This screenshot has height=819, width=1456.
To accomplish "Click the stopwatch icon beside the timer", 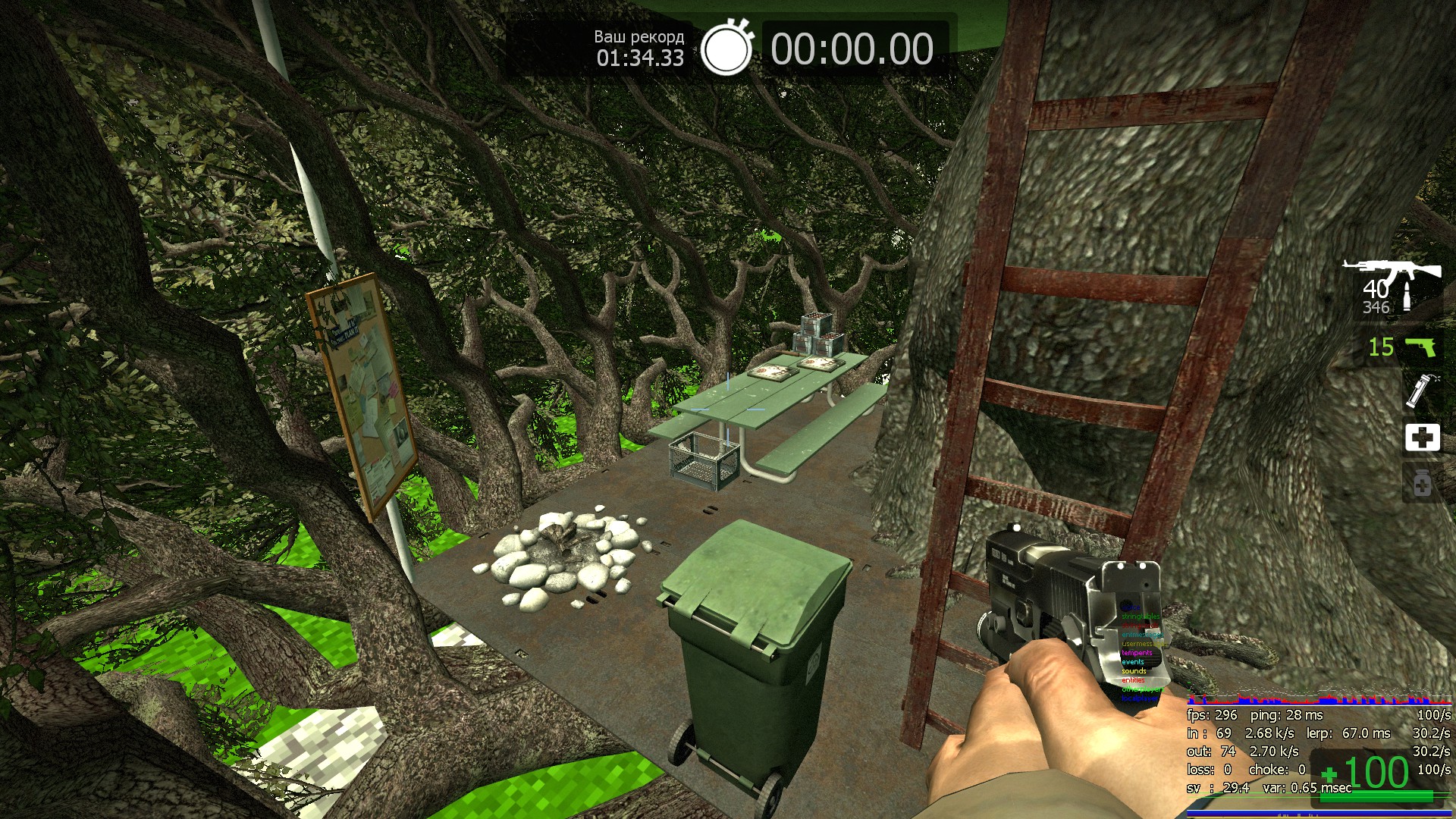I will click(726, 48).
